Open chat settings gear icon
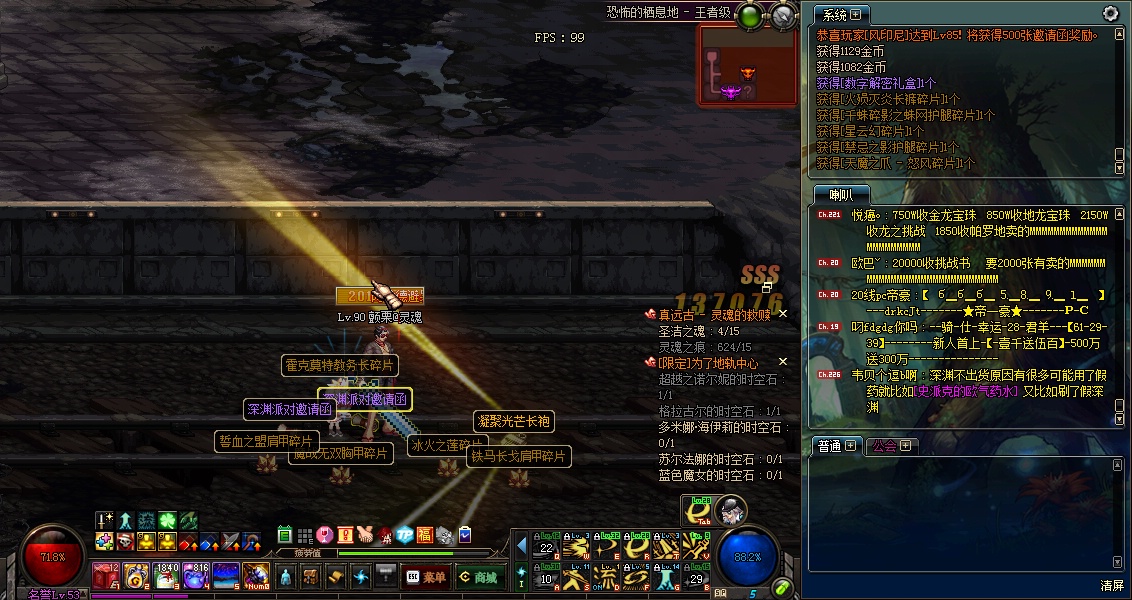1132x600 pixels. (x=1110, y=13)
